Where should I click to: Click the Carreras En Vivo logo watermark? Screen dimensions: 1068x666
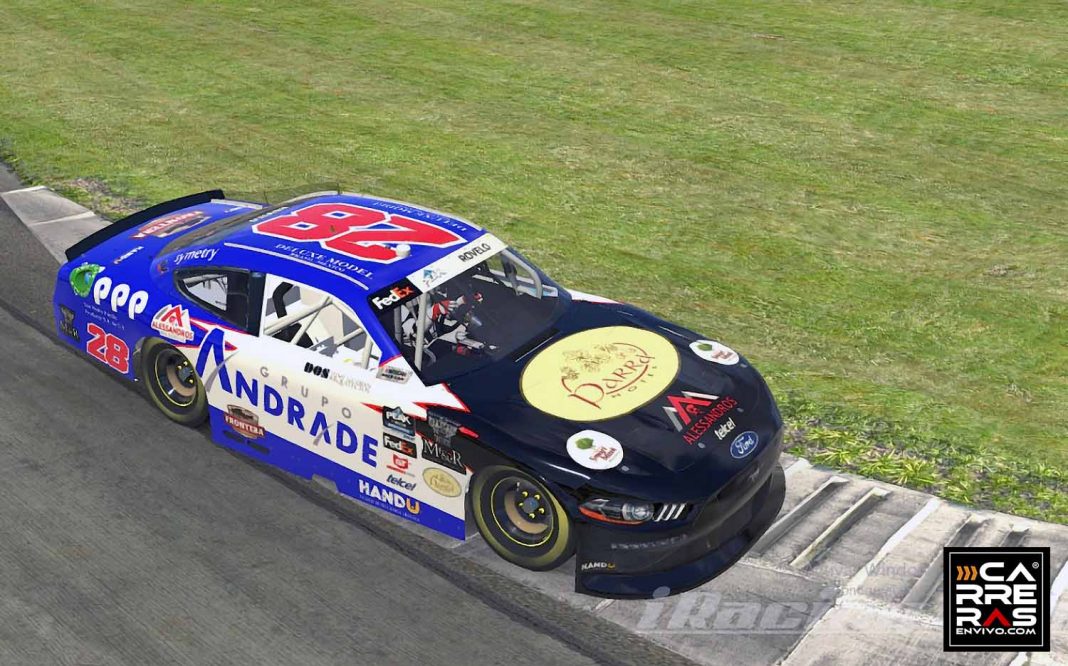coord(996,598)
